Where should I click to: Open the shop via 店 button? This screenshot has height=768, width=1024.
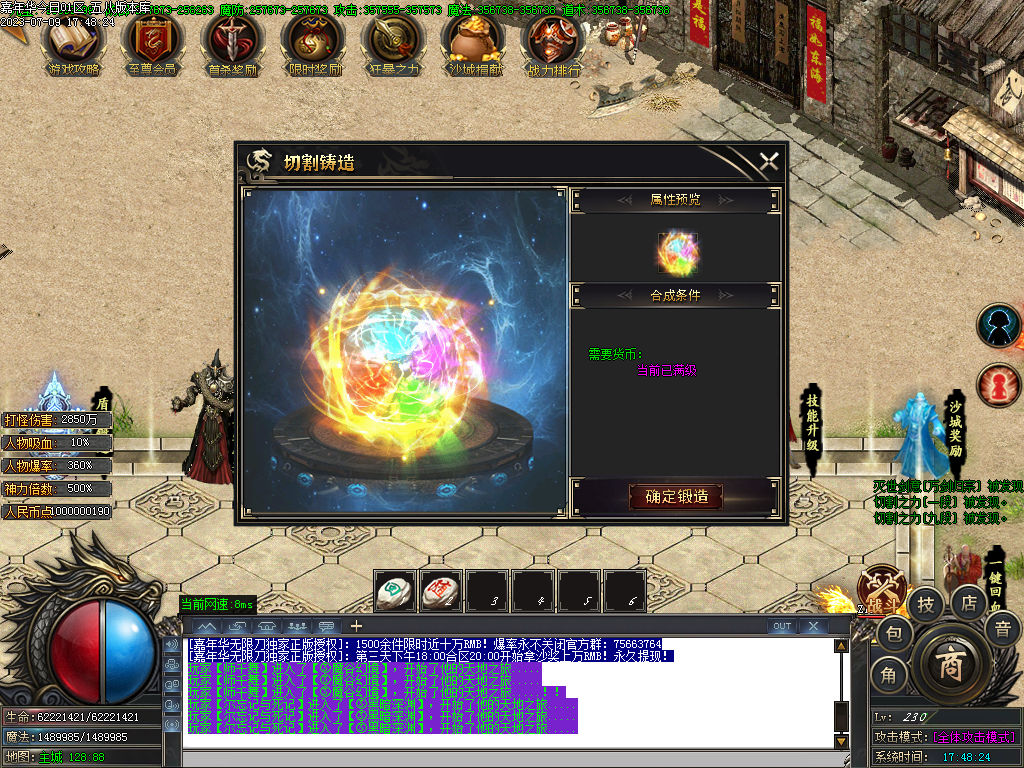pos(968,603)
